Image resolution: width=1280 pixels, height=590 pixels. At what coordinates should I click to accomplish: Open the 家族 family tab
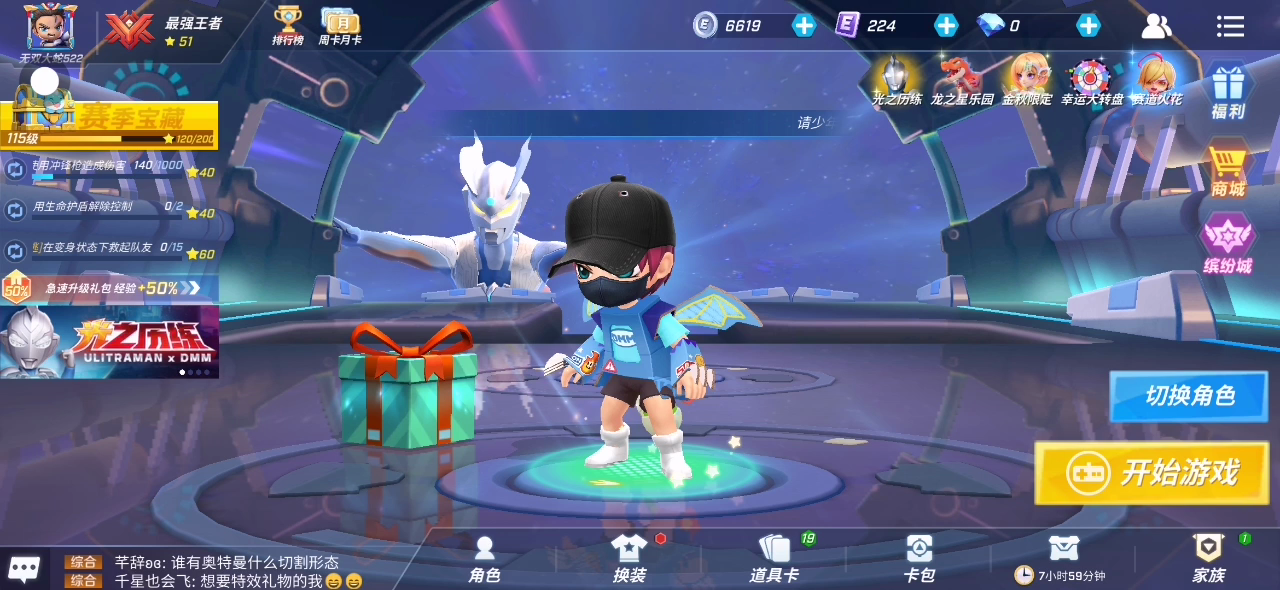(x=1208, y=559)
